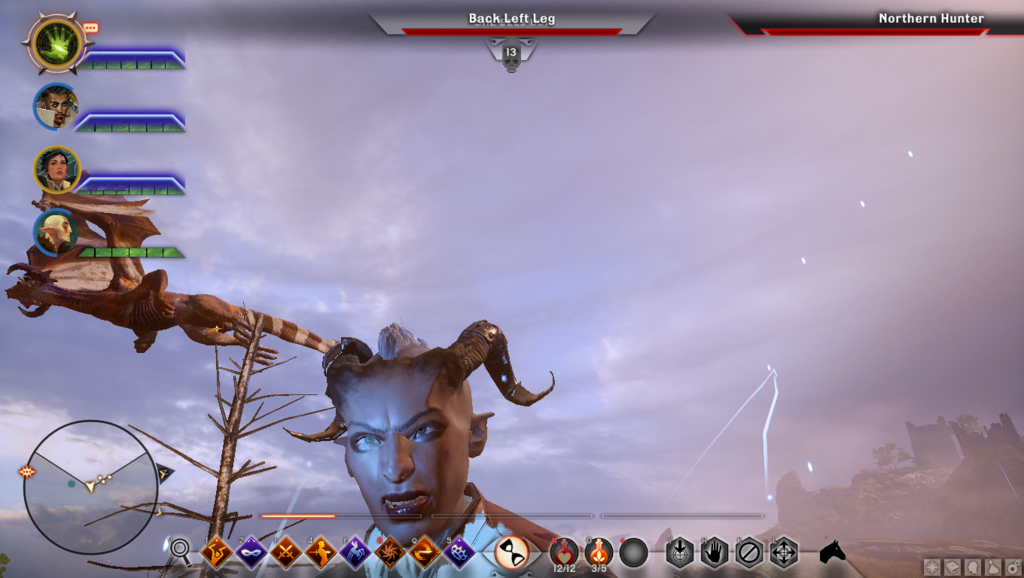
Task: Select the dark-haired woman party portrait
Action: click(x=56, y=169)
